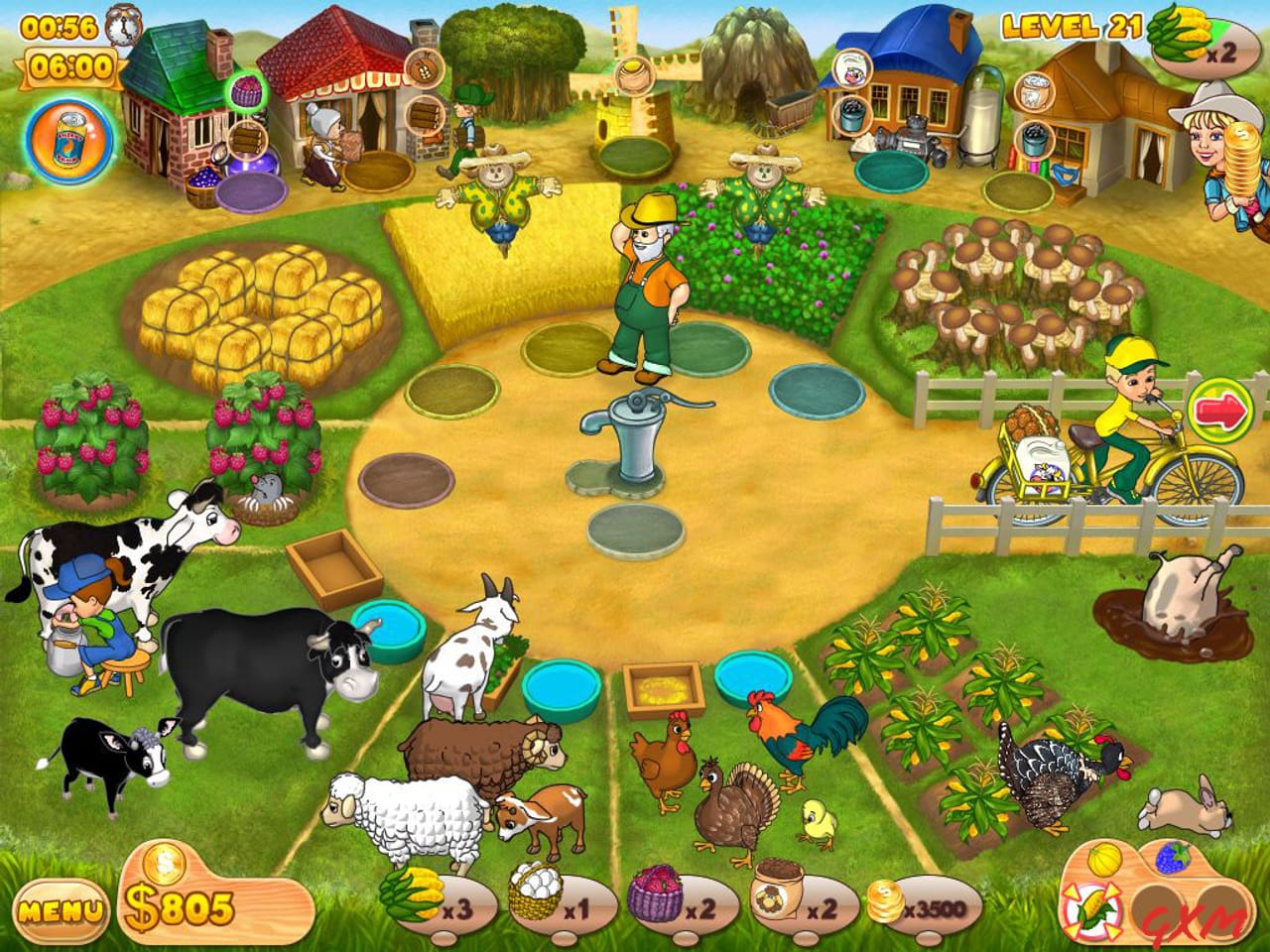This screenshot has height=952, width=1270.
Task: Click the $805 money display
Action: [x=178, y=902]
